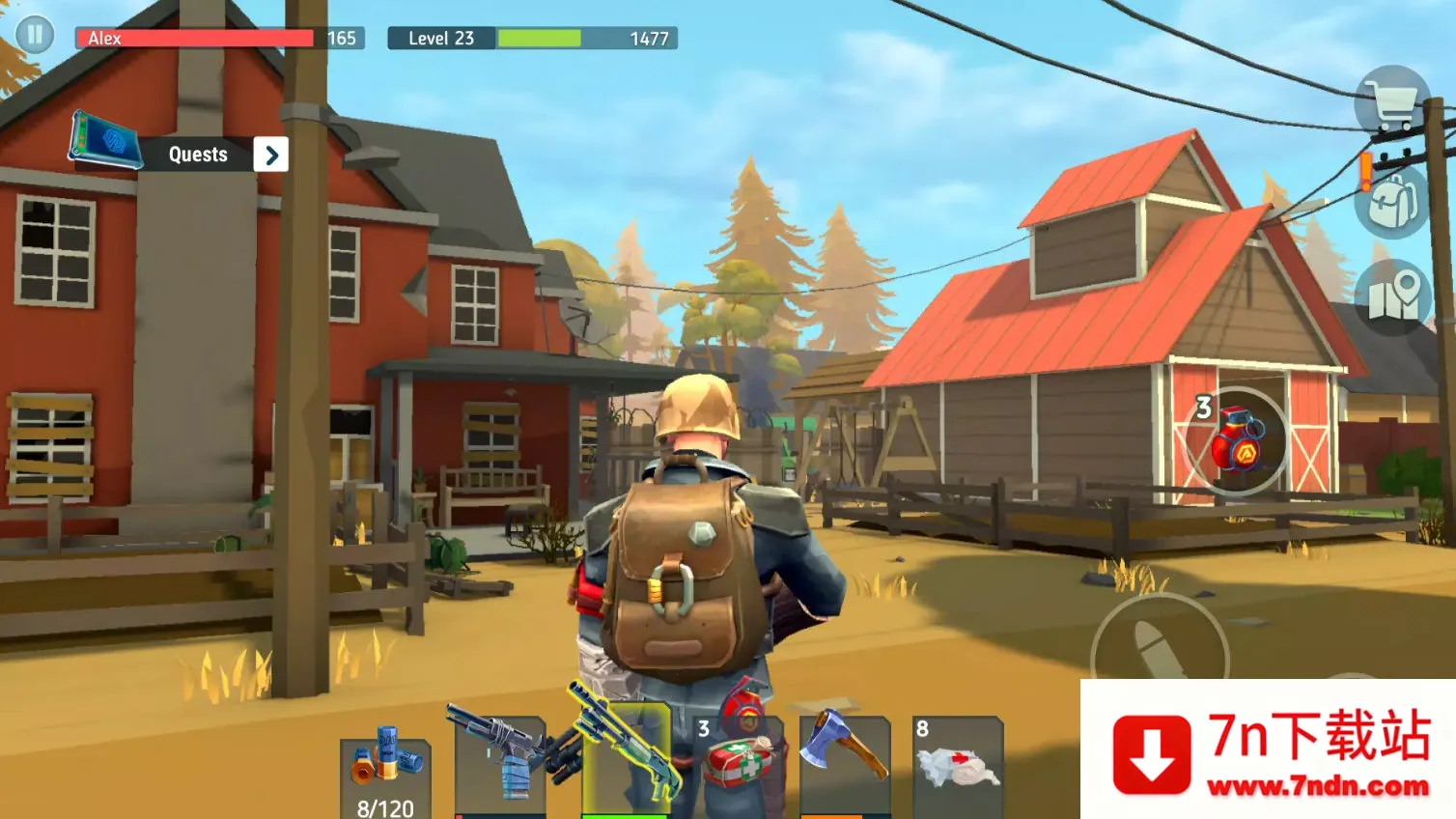Throw the red grenade
Screen dimensions: 1456x819
pyautogui.click(x=1237, y=441)
